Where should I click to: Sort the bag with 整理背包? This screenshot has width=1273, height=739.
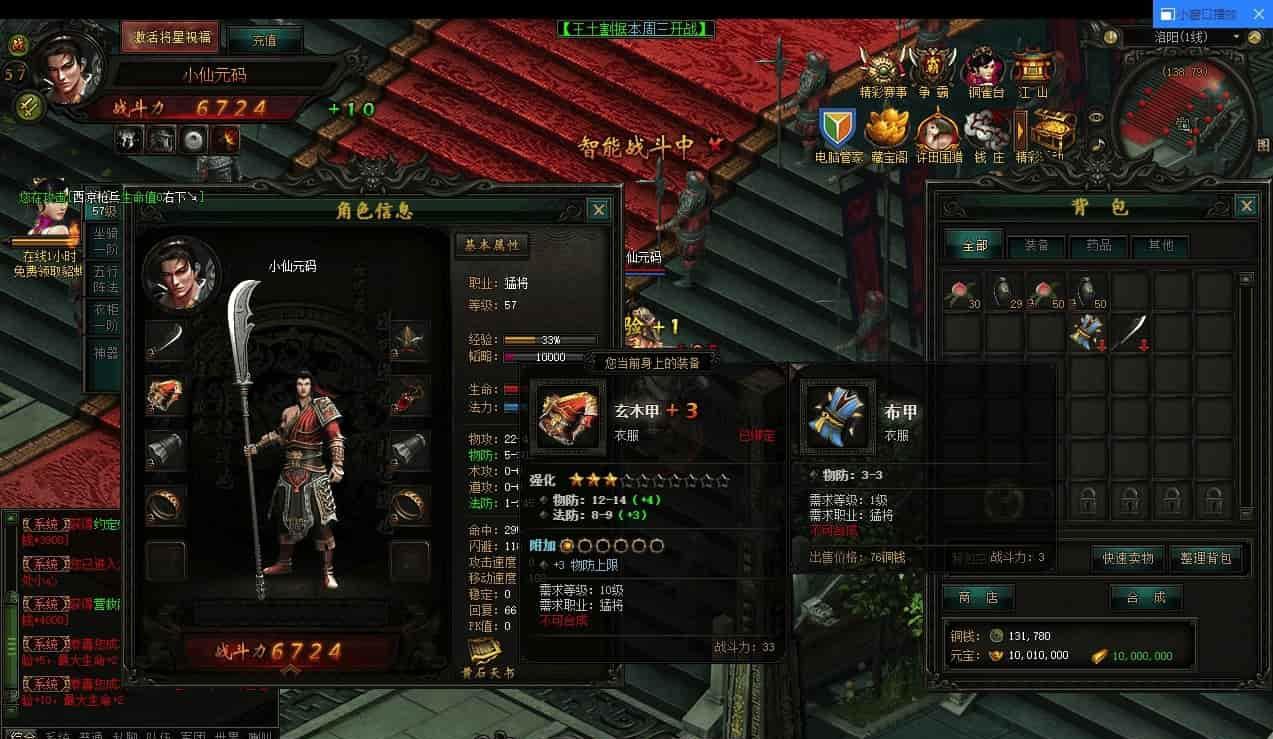coord(1206,558)
